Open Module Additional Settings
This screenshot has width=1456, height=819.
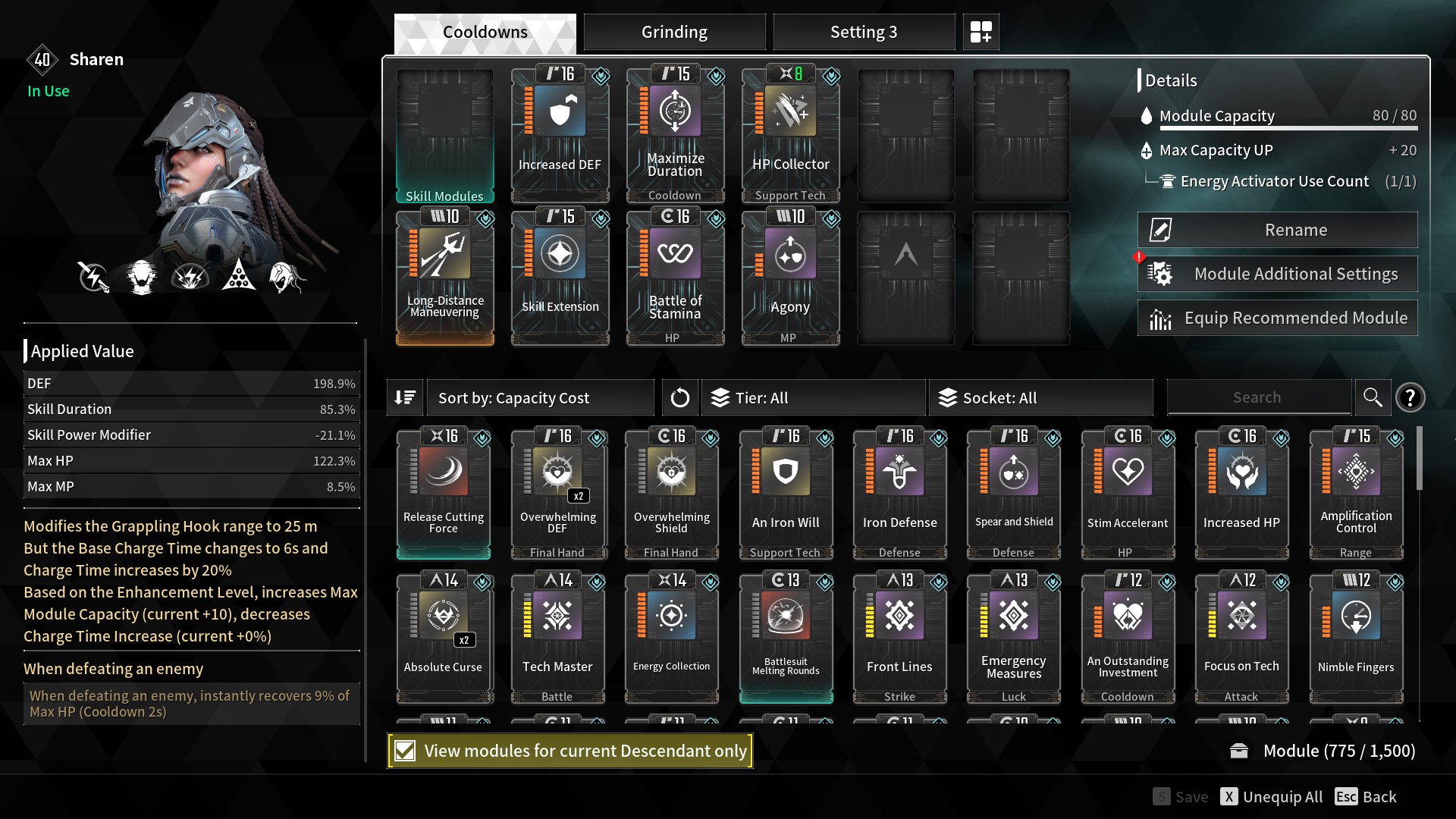(1277, 274)
